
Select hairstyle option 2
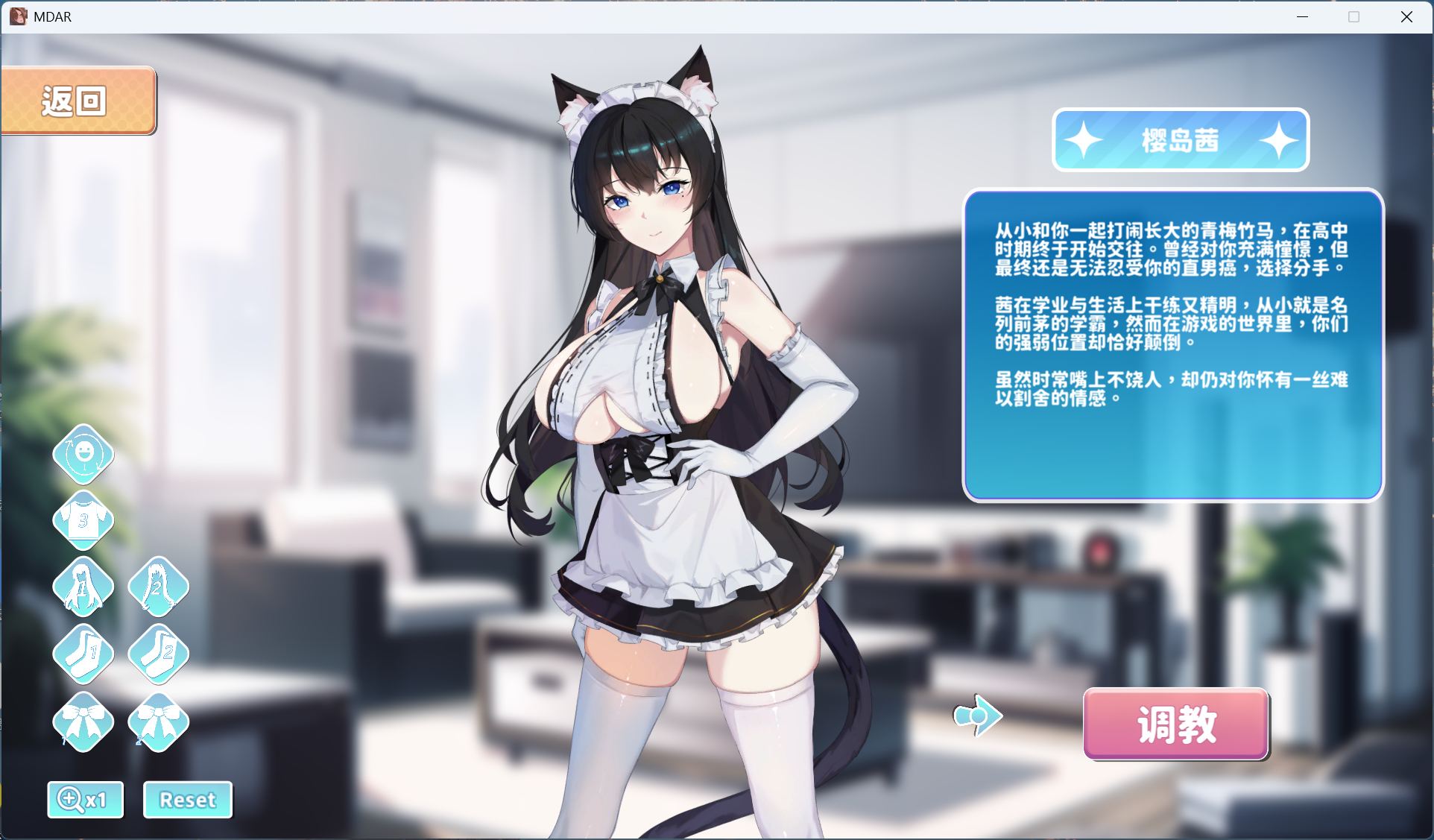(158, 587)
